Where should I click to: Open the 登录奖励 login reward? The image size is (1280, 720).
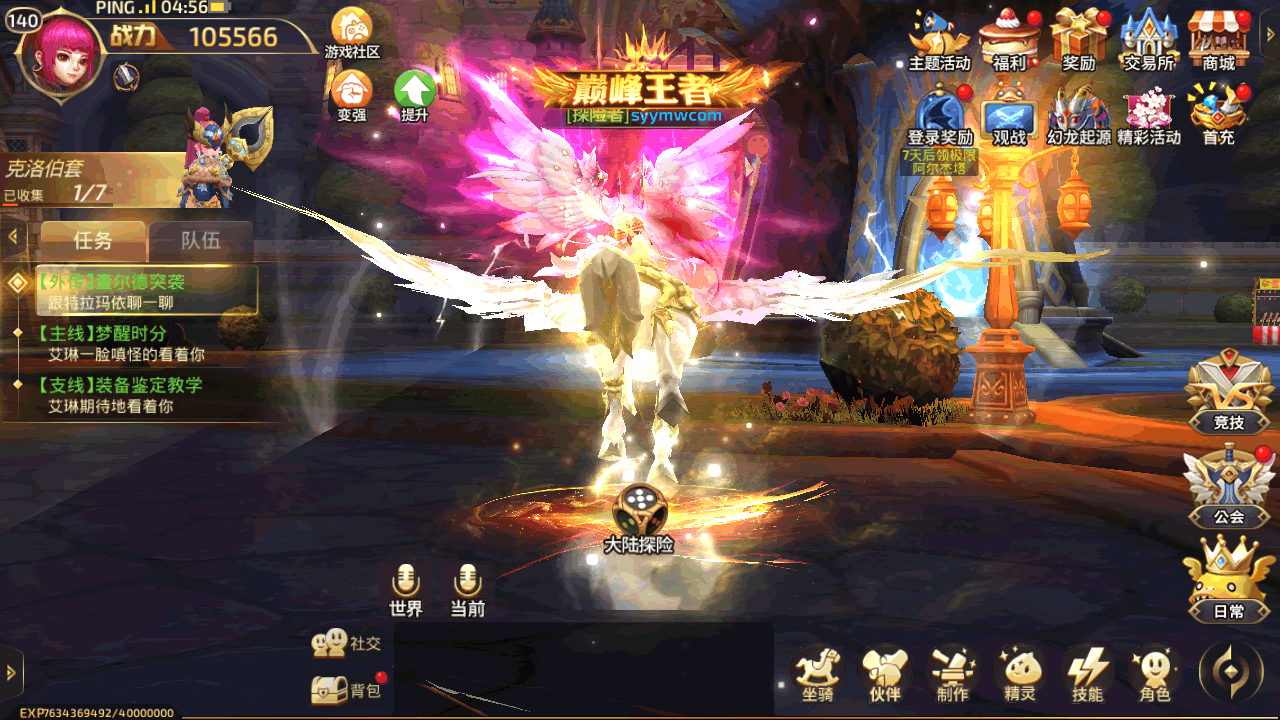click(940, 112)
